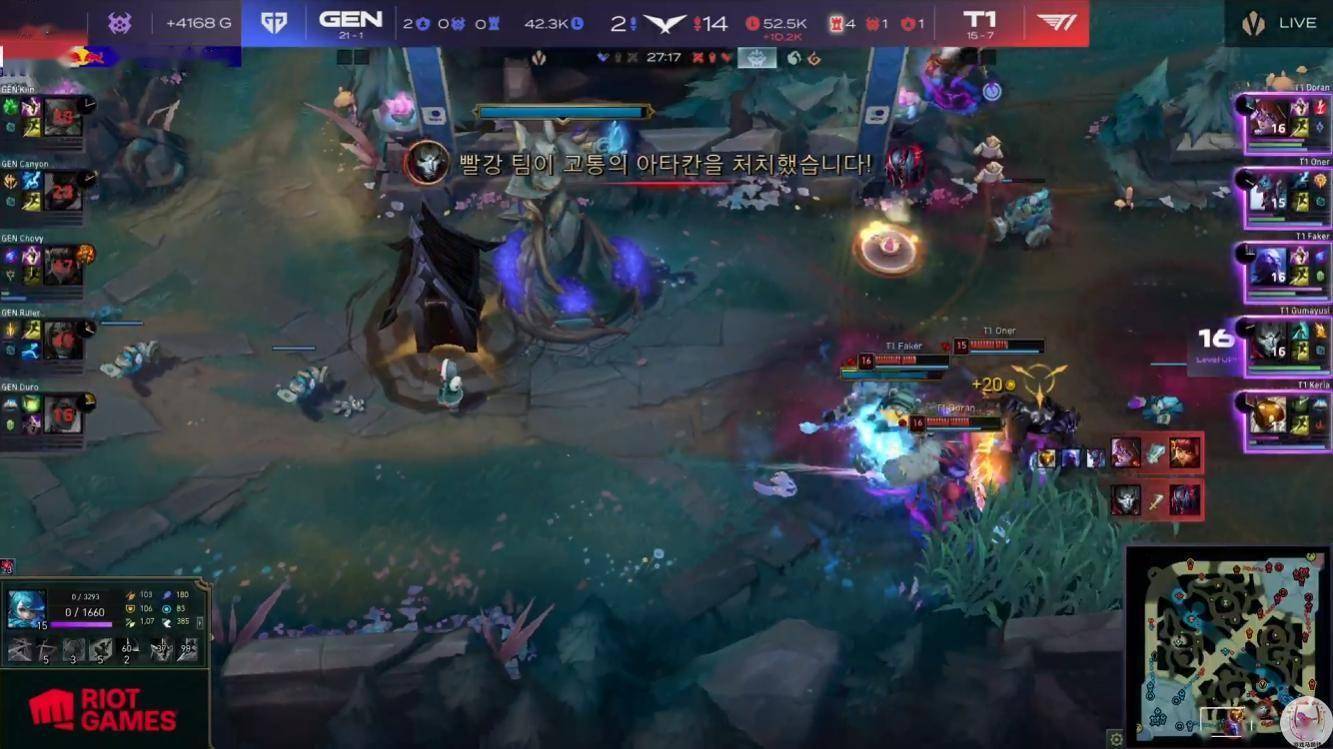Click the GEN team logo on scoreboard

point(273,23)
